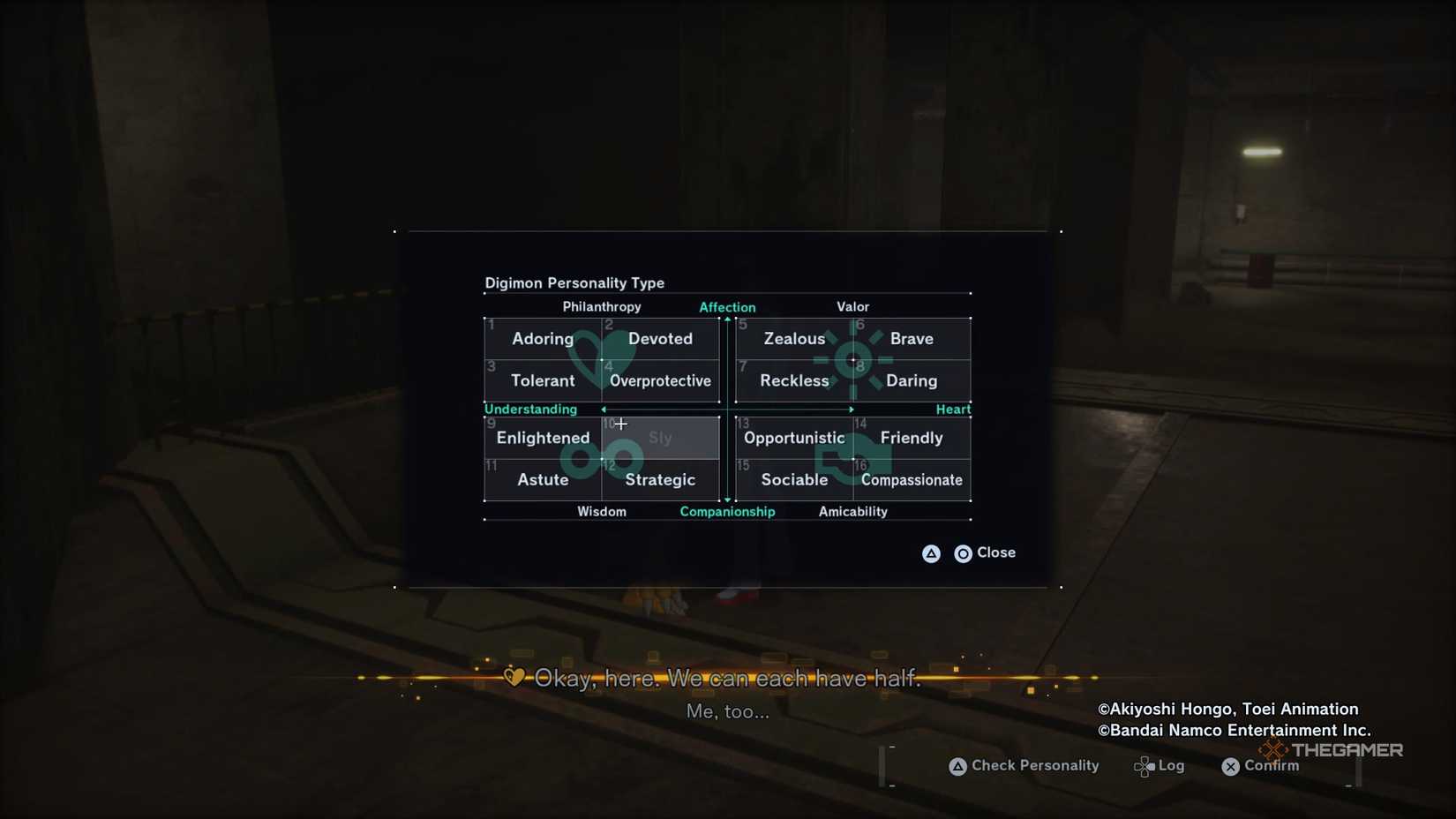Select the Strategic personality cell

coord(660,480)
